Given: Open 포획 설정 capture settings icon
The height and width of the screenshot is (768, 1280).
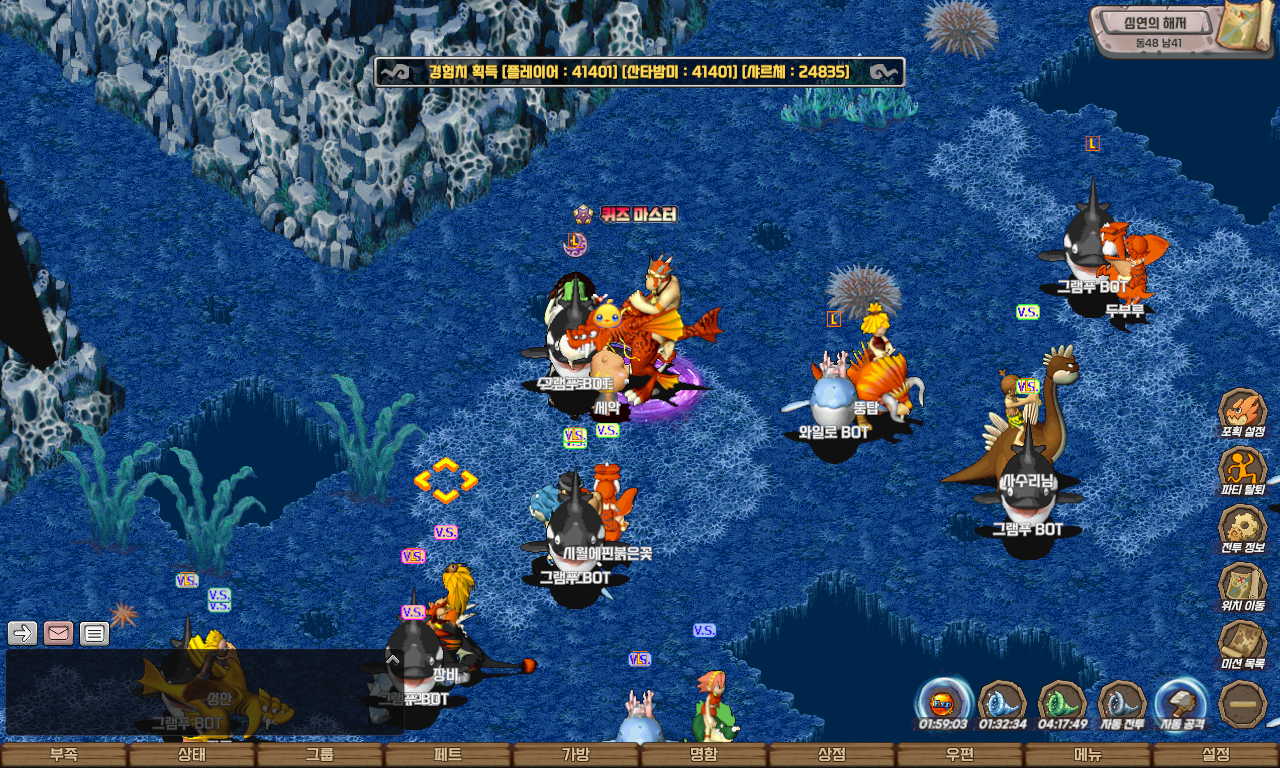Looking at the screenshot, I should (1243, 411).
